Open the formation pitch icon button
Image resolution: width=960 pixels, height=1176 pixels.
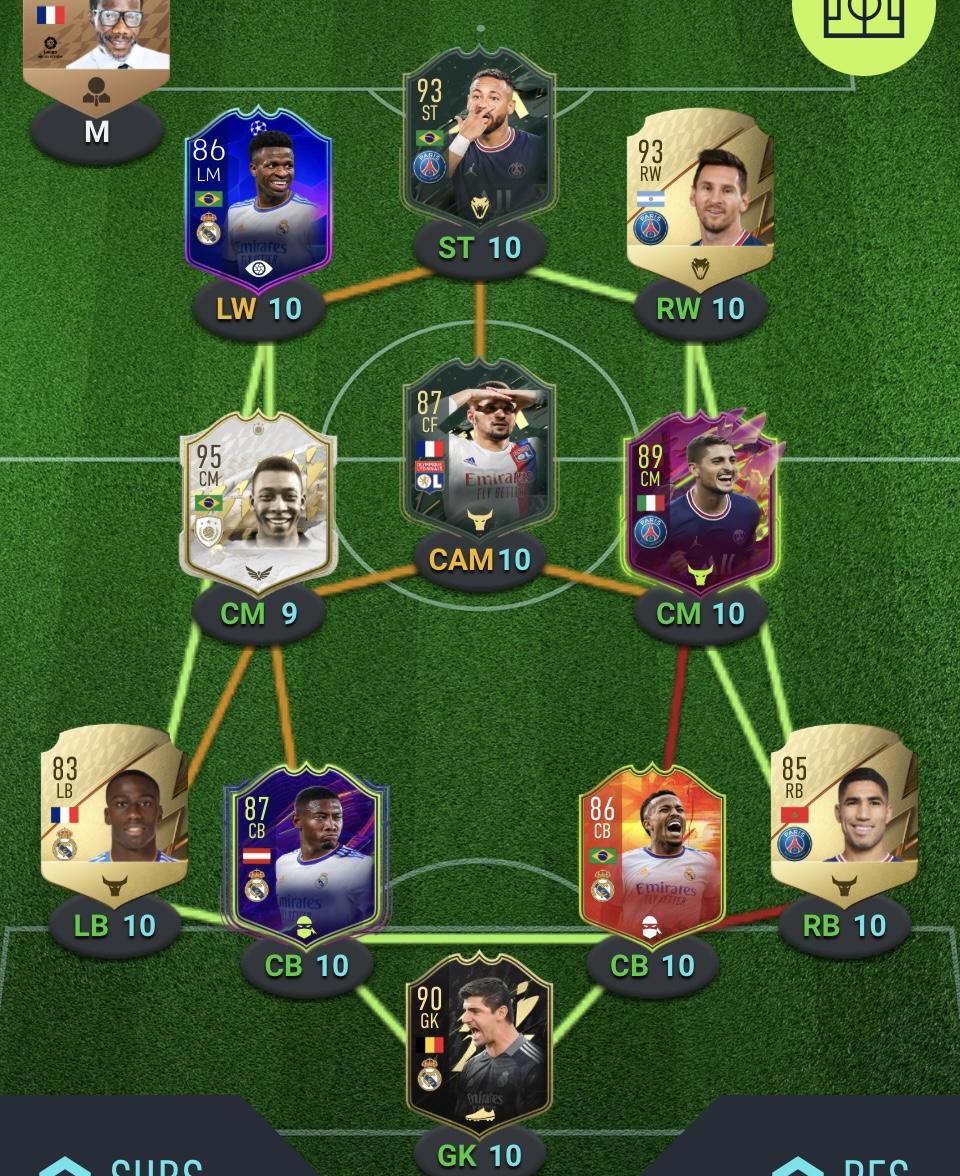[862, 20]
